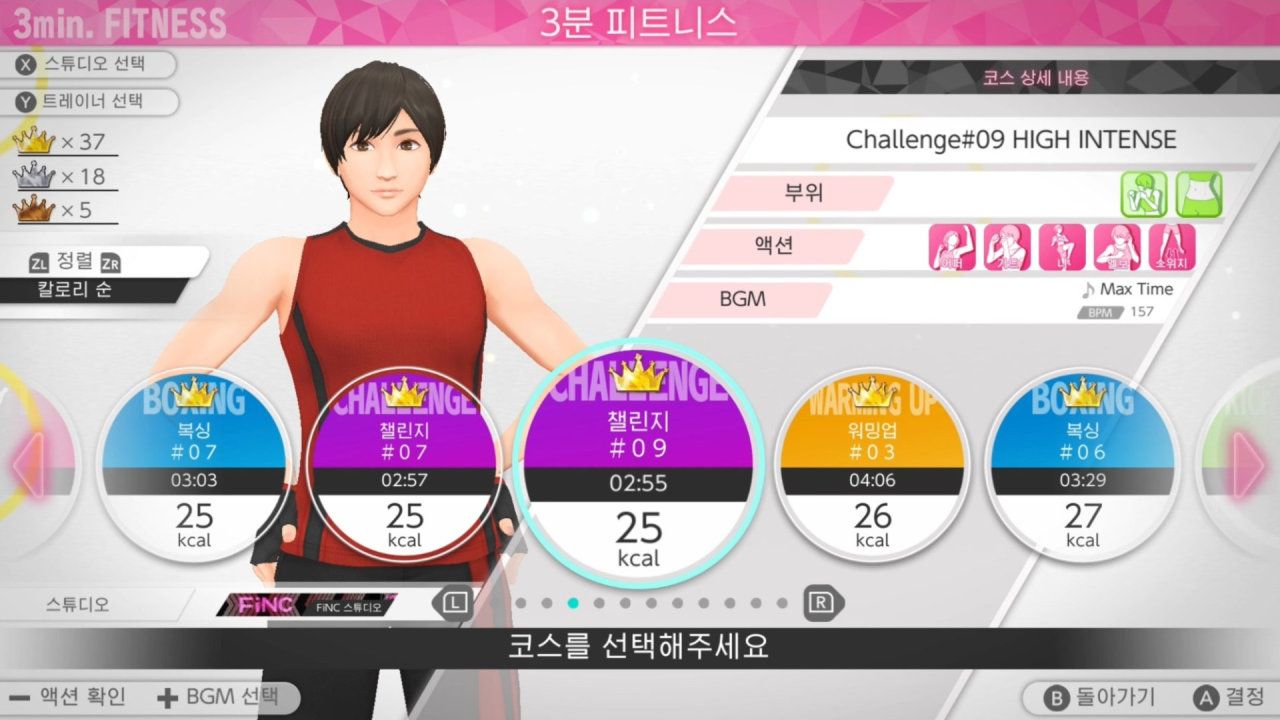Click the third page indicator dot
The height and width of the screenshot is (720, 1280).
click(x=573, y=603)
